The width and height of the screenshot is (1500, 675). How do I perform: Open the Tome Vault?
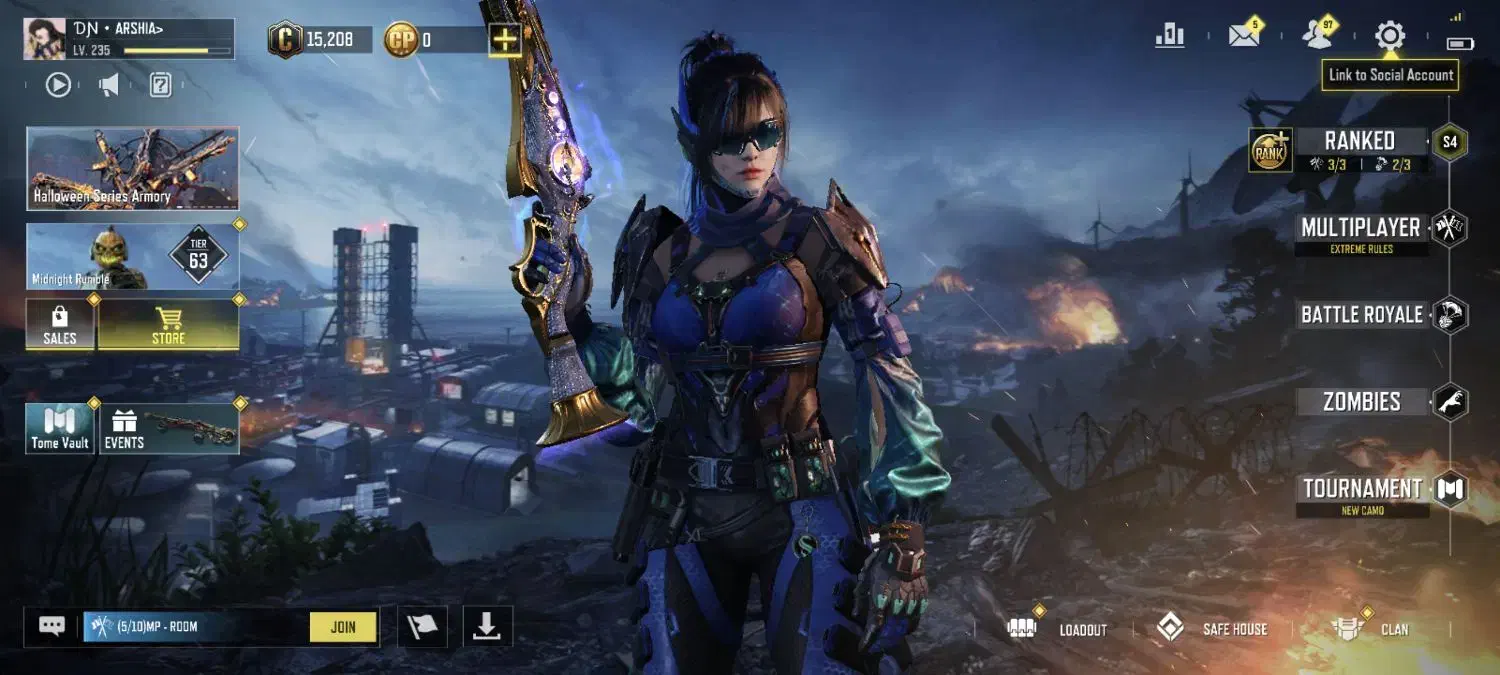(x=60, y=429)
